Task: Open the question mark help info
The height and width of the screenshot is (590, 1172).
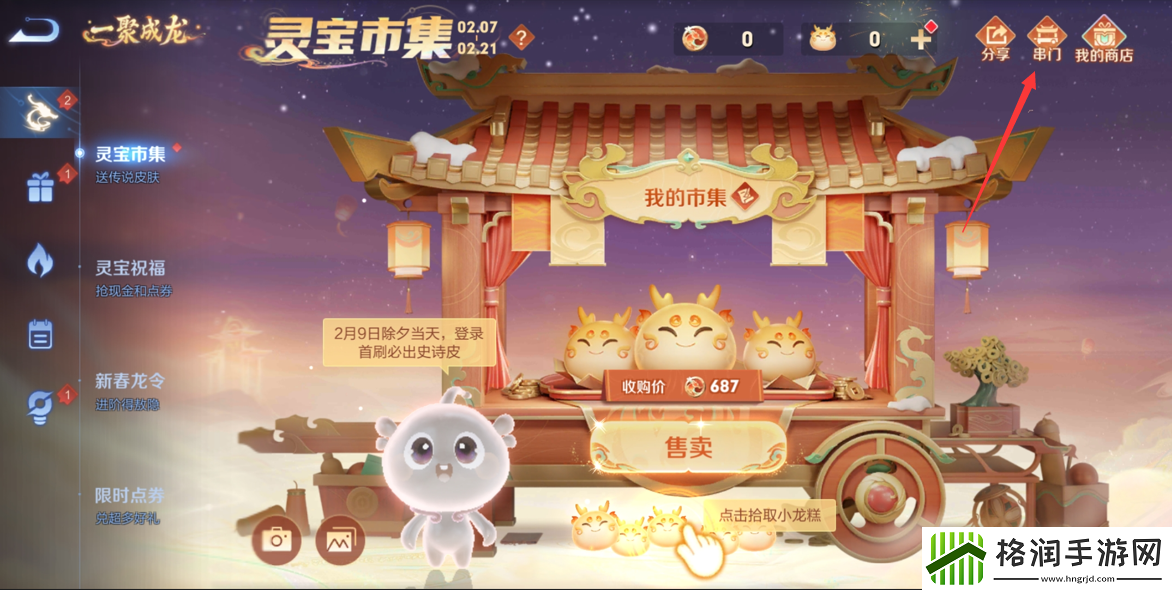Action: click(521, 39)
